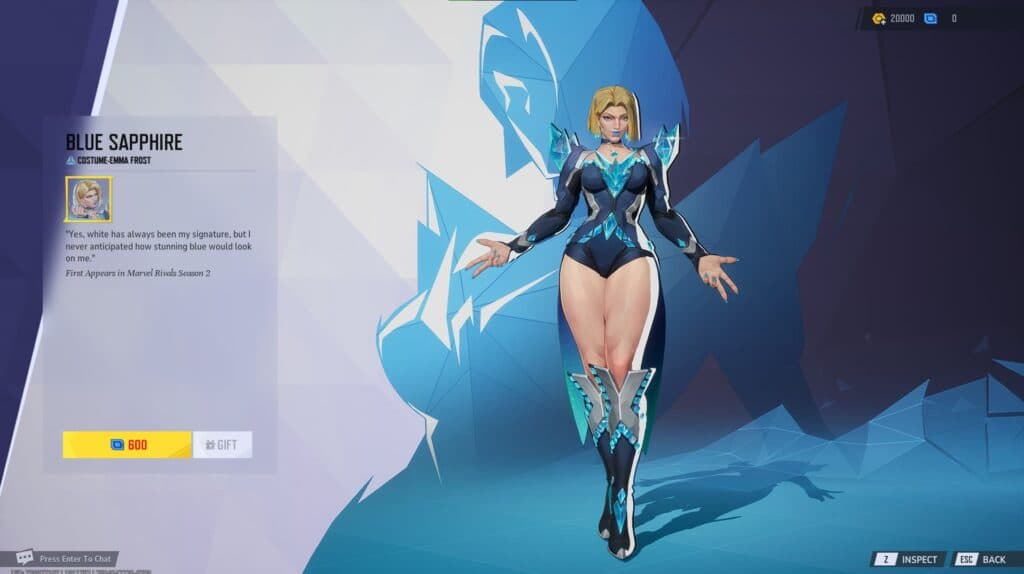The height and width of the screenshot is (574, 1024).
Task: Buy the Blue Sapphire costume for 600
Action: [127, 445]
